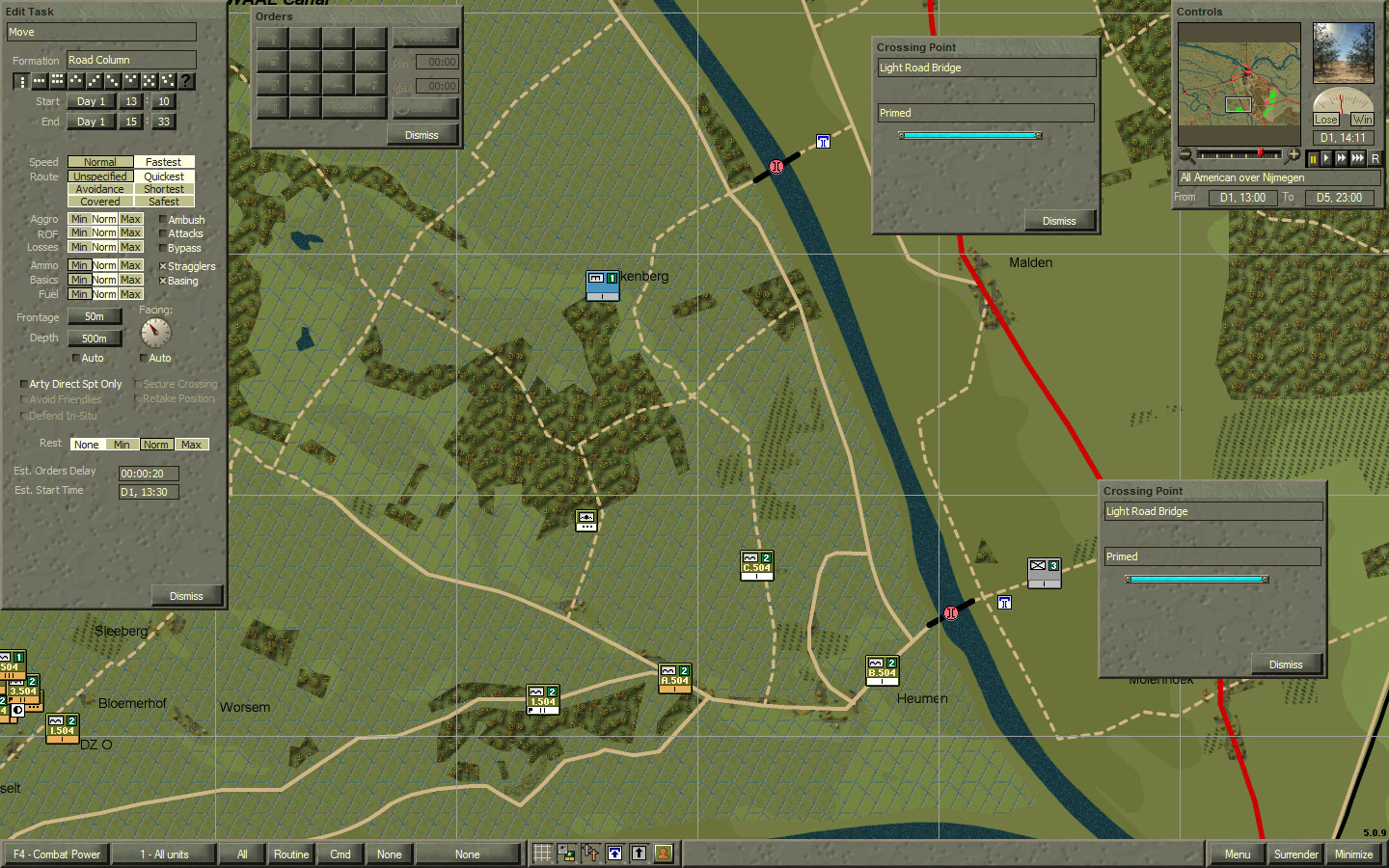The width and height of the screenshot is (1389, 868).
Task: Select the line formation icon
Action: point(39,82)
